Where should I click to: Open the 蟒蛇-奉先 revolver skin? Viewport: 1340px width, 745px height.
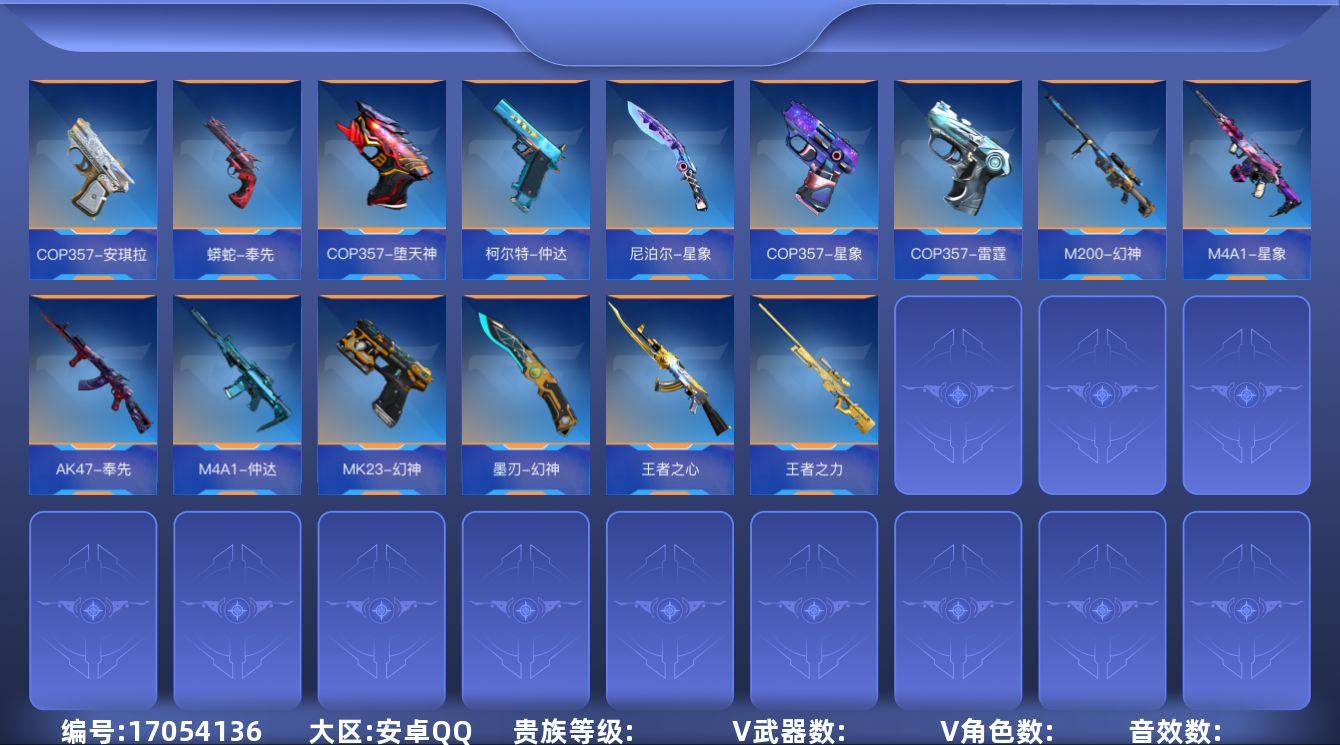237,170
